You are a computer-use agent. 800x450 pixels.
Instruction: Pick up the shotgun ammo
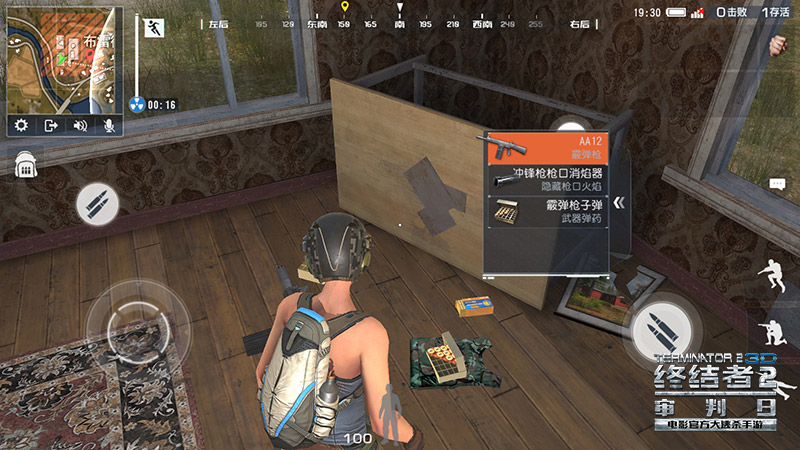[547, 211]
